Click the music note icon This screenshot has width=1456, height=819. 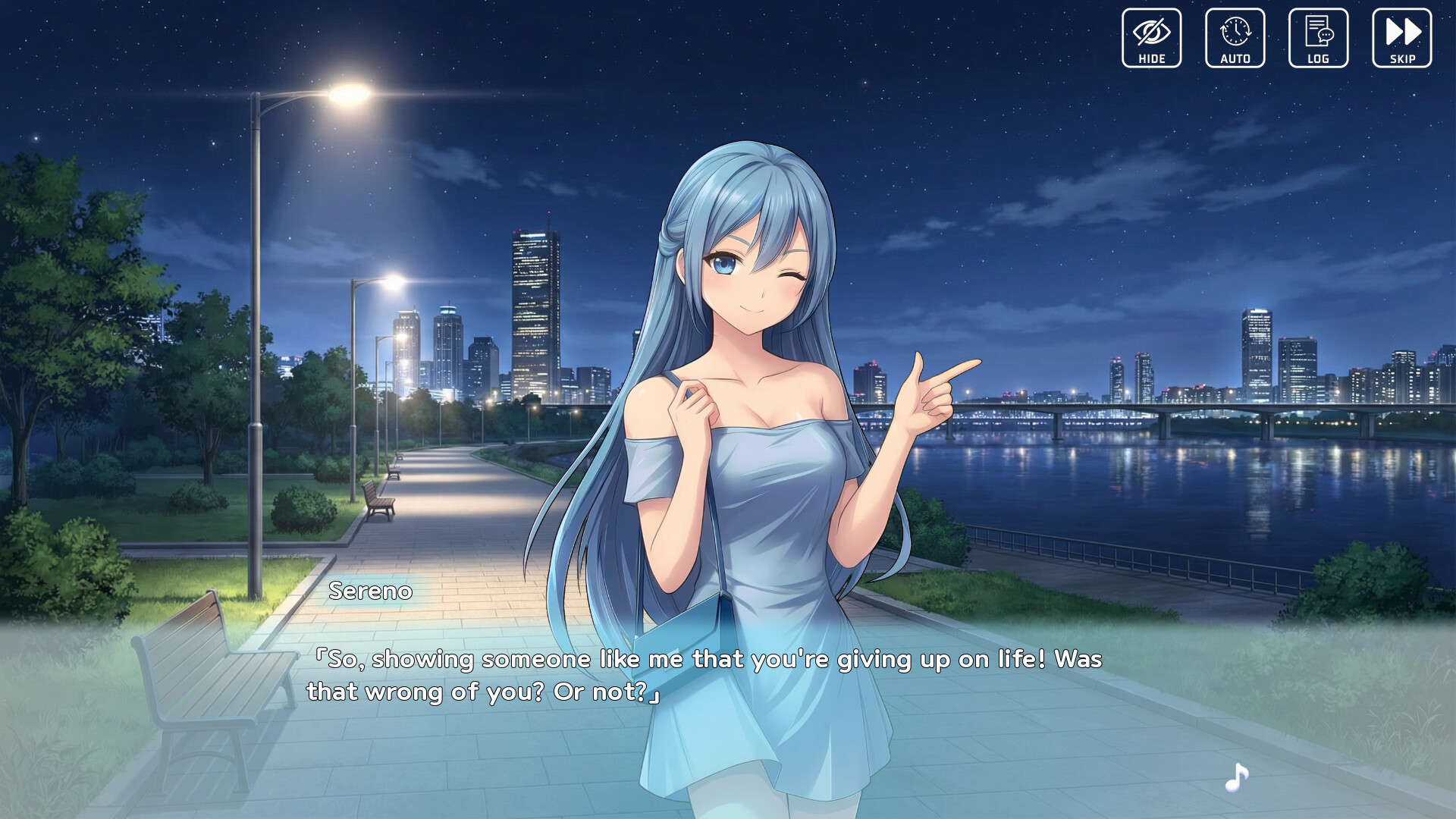click(1237, 777)
